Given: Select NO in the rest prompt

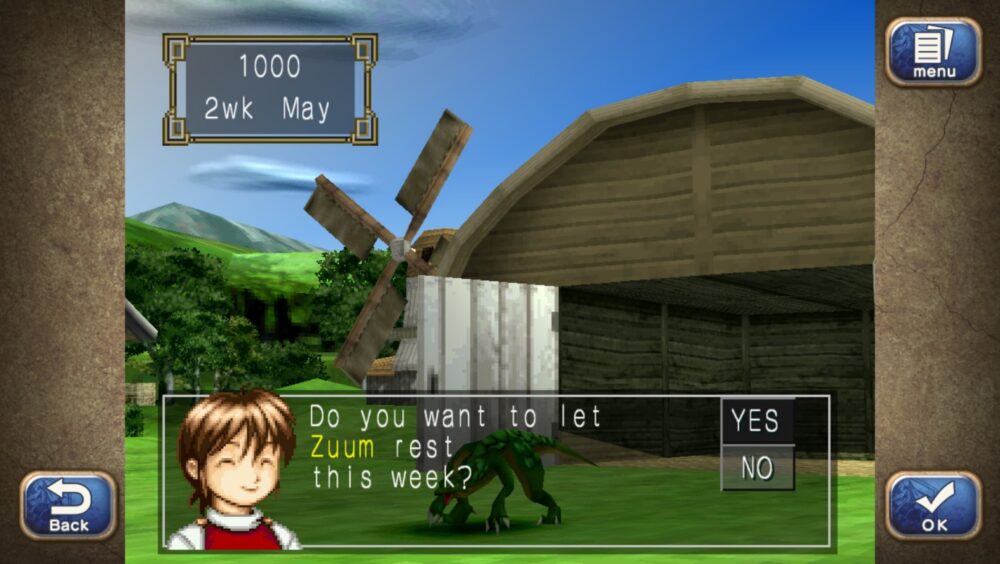Looking at the screenshot, I should click(x=757, y=467).
